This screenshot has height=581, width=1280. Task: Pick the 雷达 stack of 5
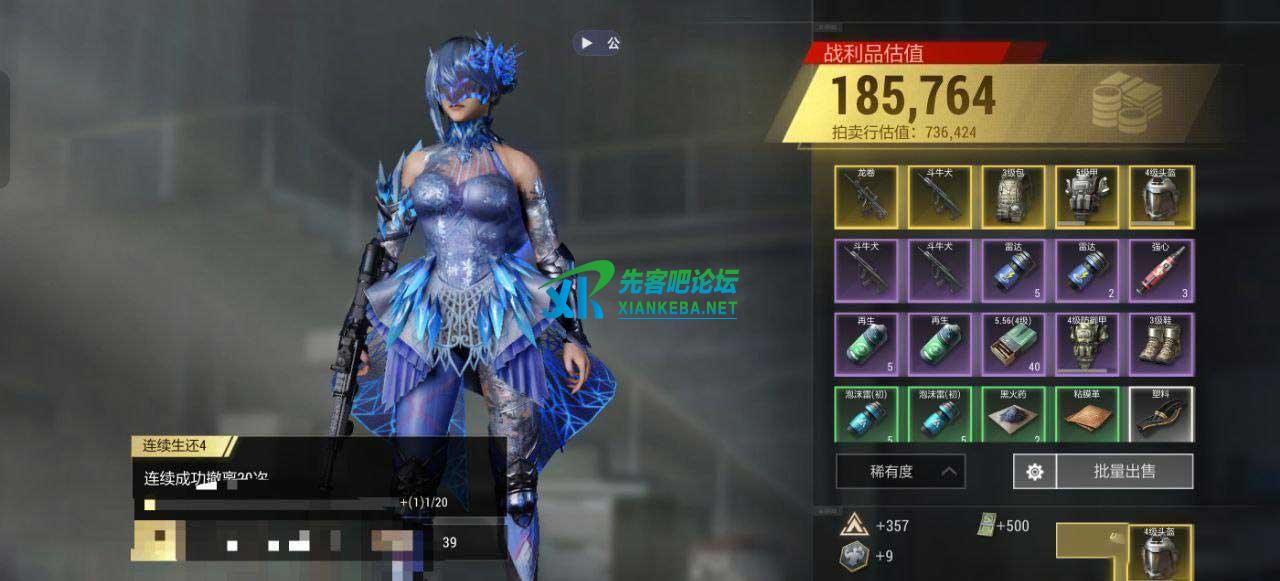point(1013,271)
